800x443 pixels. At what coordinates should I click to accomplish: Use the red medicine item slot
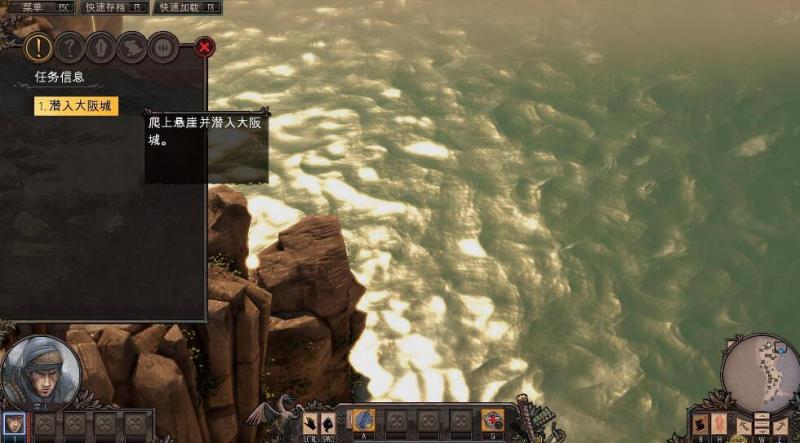pyautogui.click(x=492, y=420)
